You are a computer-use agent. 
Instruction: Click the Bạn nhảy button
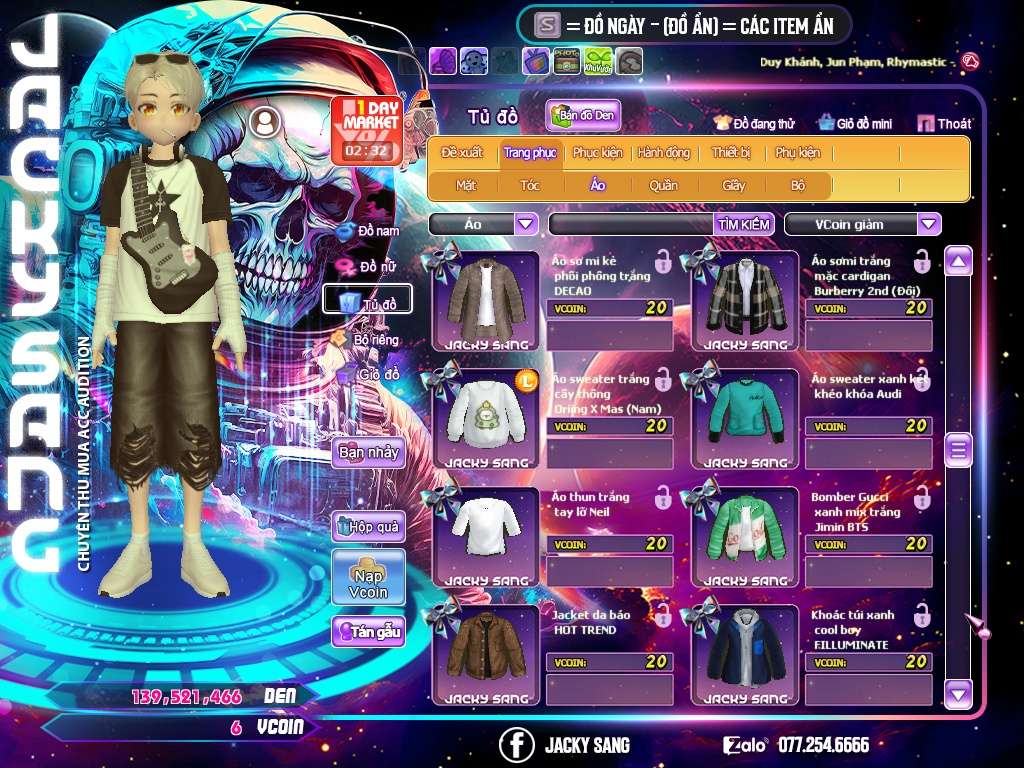click(x=368, y=452)
